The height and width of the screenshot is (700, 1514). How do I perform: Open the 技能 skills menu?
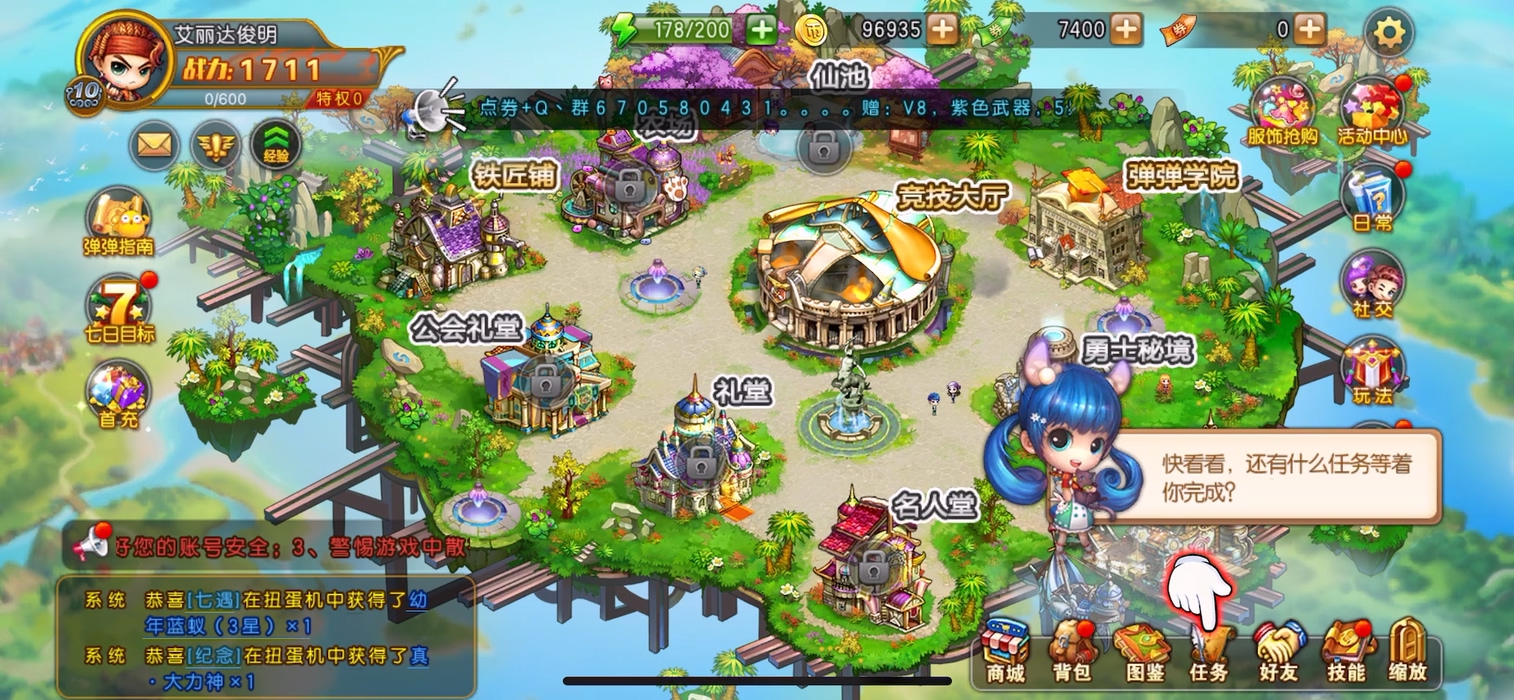[x=1346, y=651]
